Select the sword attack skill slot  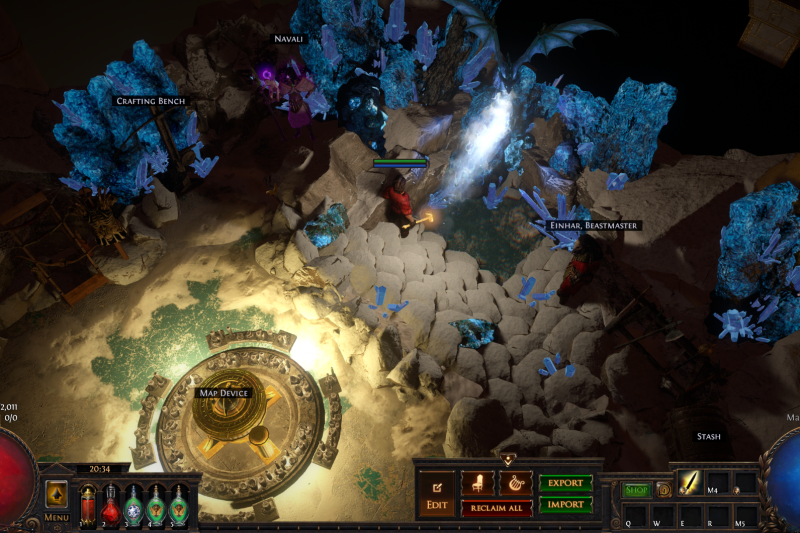692,482
